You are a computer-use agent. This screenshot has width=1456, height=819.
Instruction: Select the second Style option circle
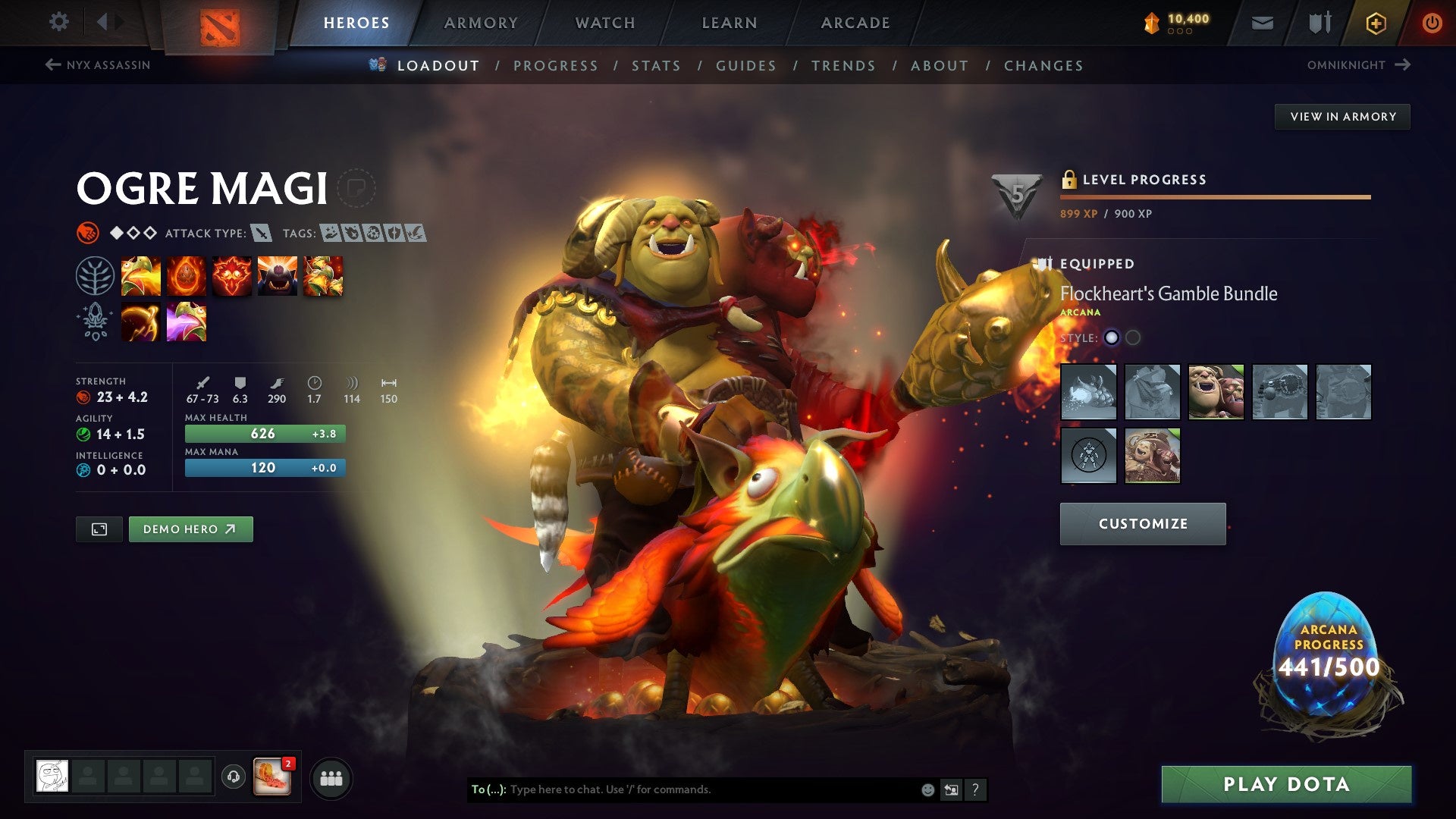(1133, 339)
